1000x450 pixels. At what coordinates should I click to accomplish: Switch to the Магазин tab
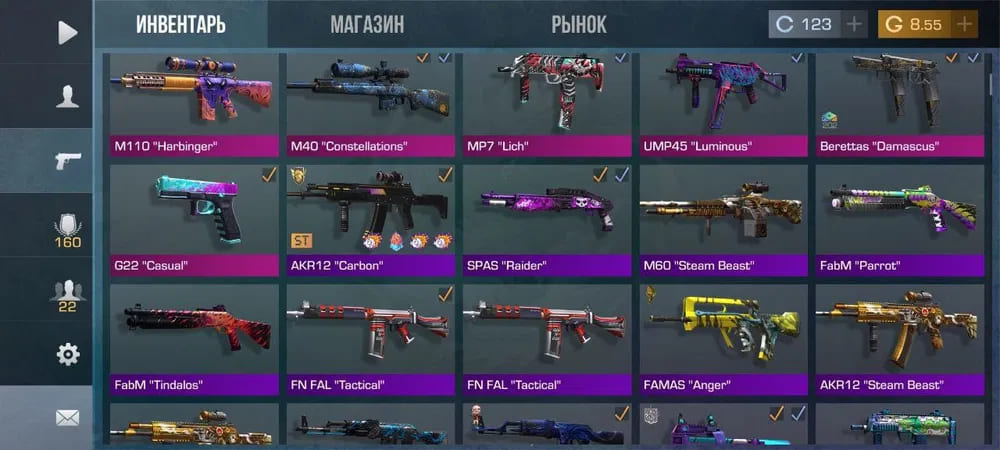tap(367, 24)
